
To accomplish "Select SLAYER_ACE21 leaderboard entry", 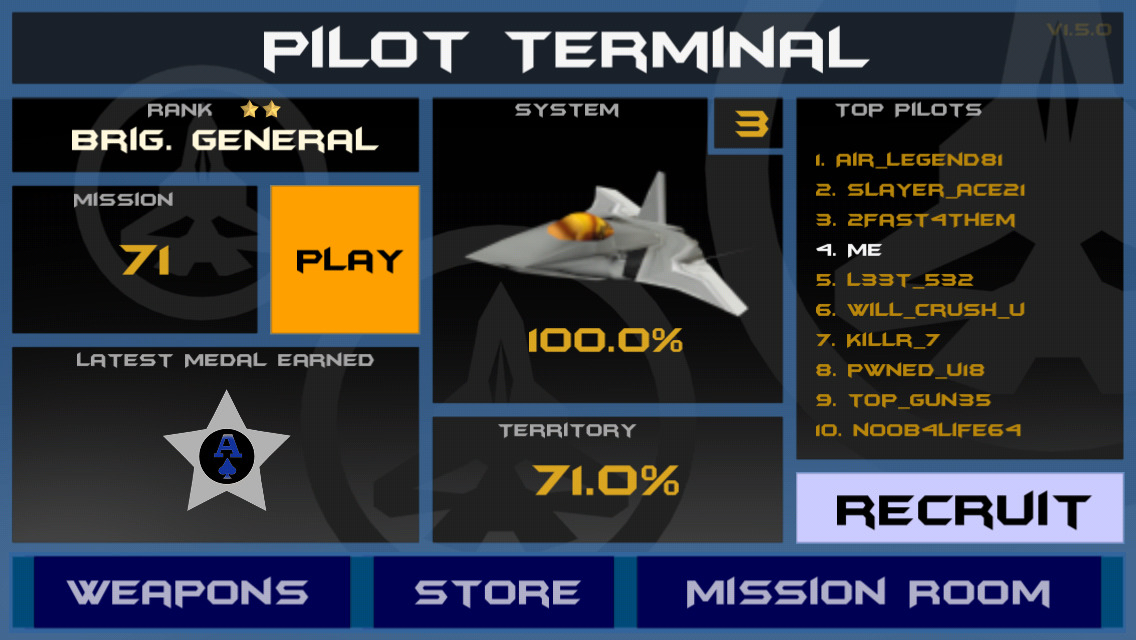I will point(921,190).
